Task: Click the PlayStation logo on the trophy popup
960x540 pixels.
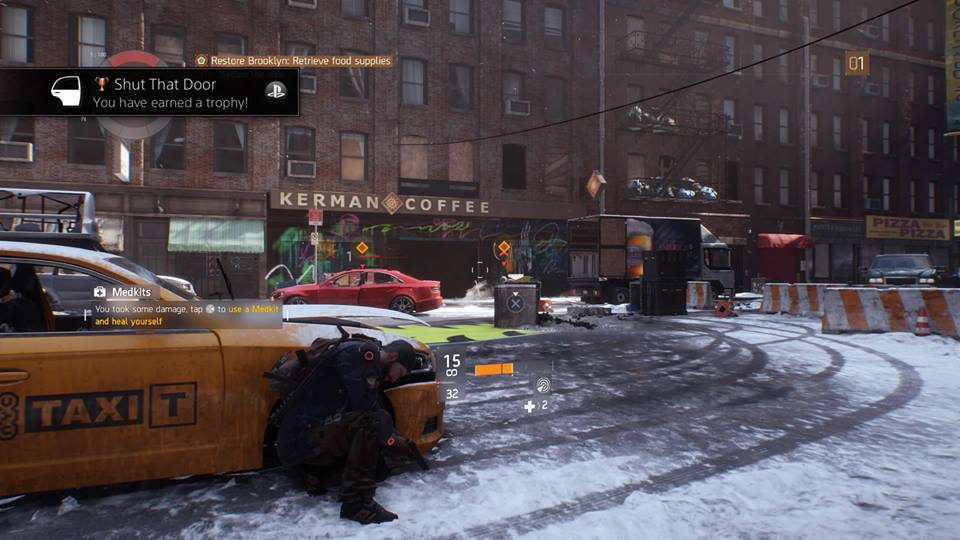Action: [275, 91]
